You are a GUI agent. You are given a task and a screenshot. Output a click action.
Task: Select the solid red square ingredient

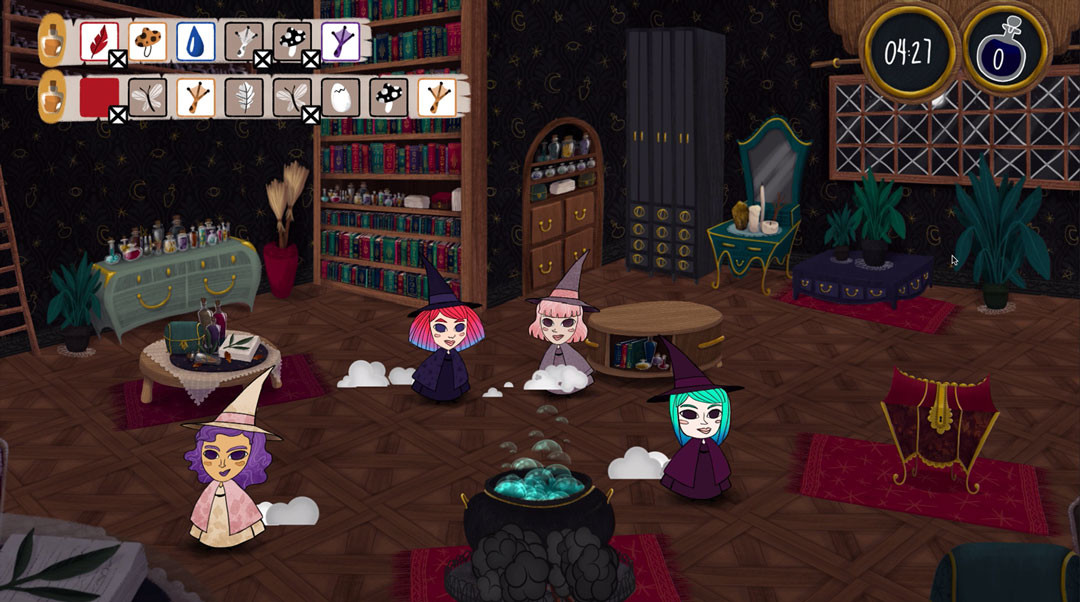tap(99, 98)
